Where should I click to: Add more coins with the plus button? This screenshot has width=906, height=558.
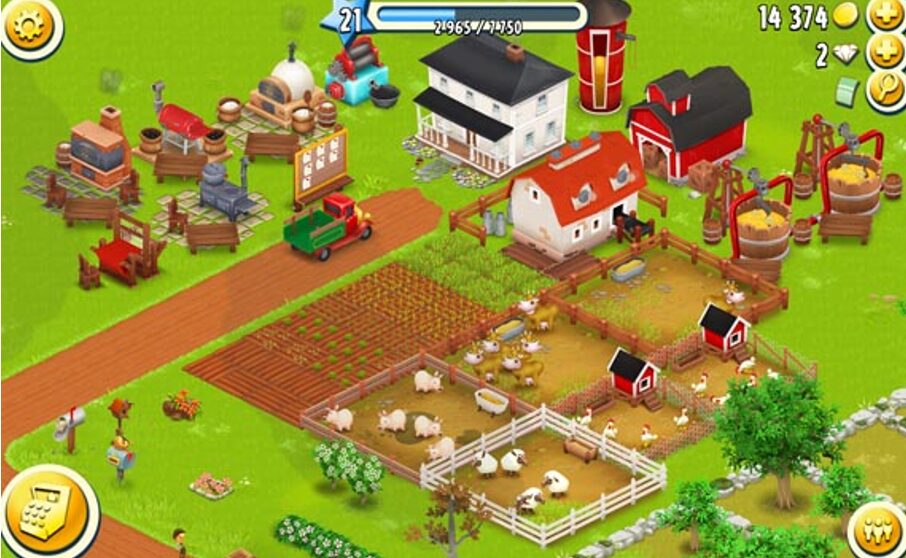coord(884,16)
